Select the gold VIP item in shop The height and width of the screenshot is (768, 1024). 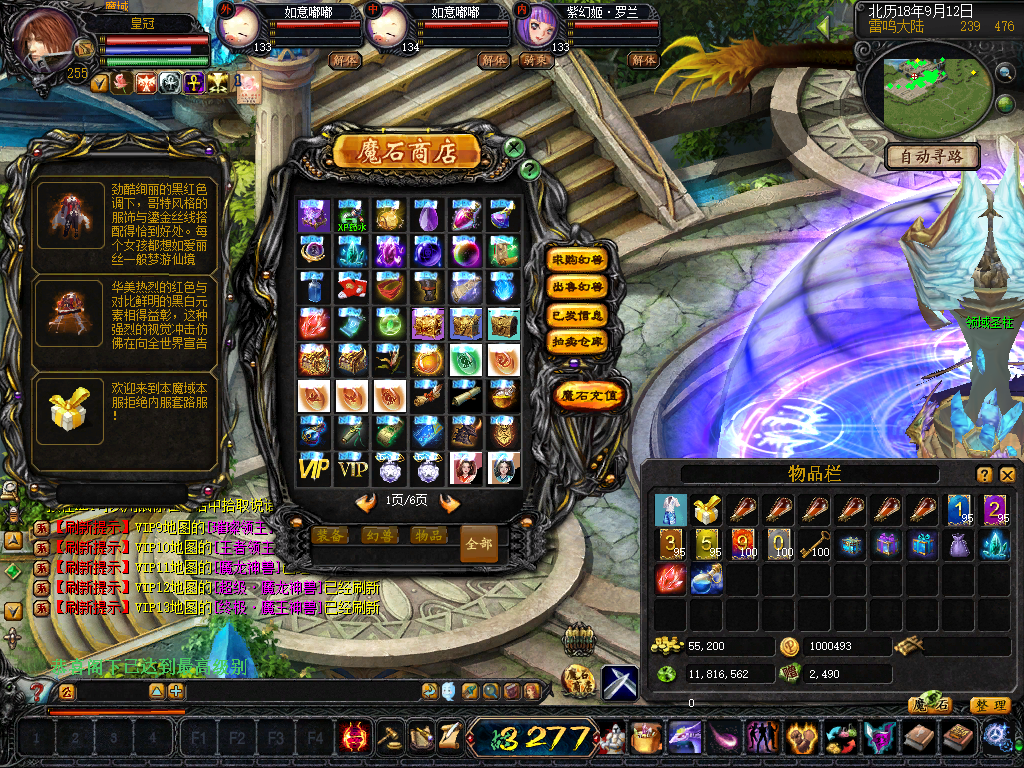click(x=314, y=468)
